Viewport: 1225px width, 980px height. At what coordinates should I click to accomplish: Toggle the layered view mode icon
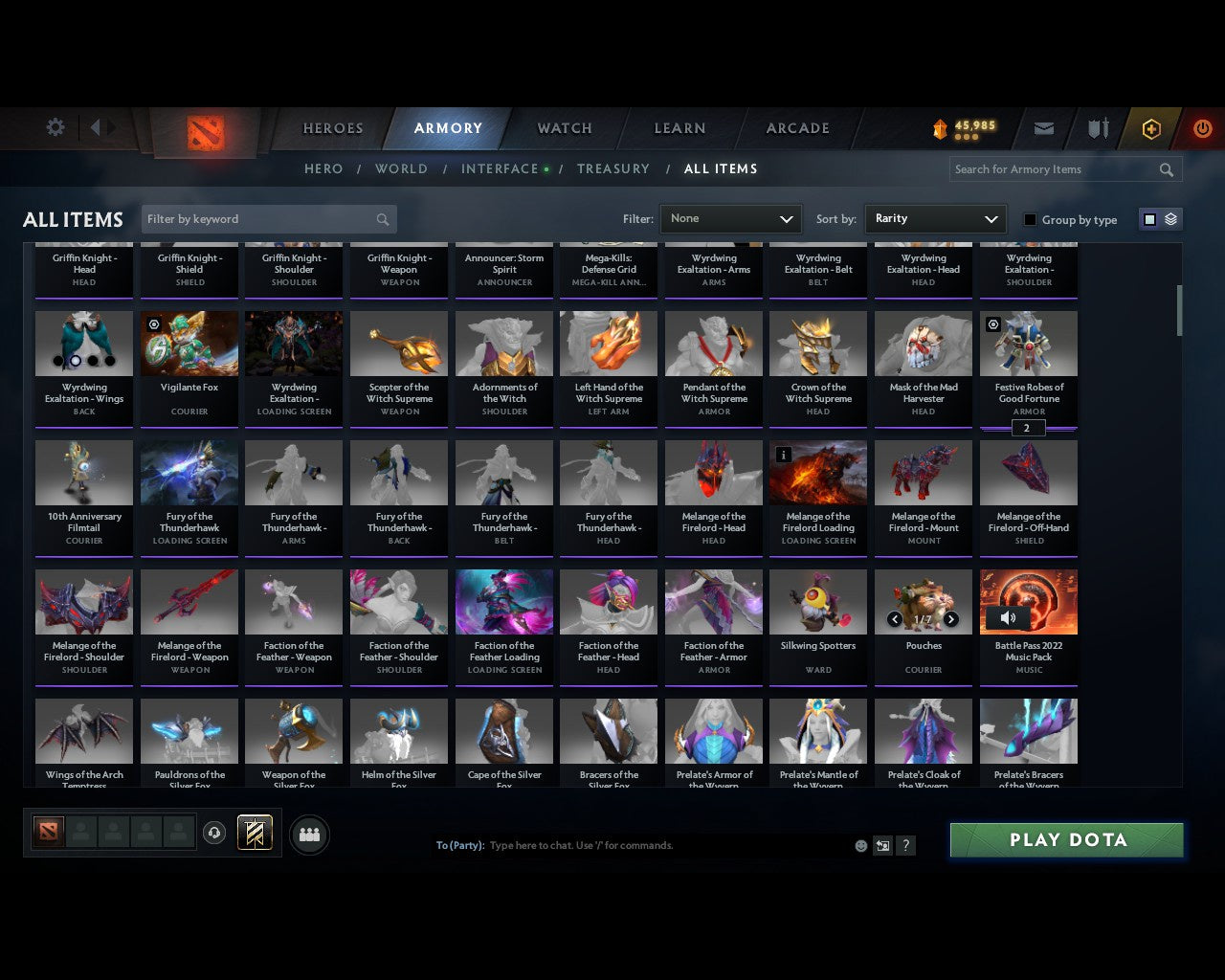1169,218
